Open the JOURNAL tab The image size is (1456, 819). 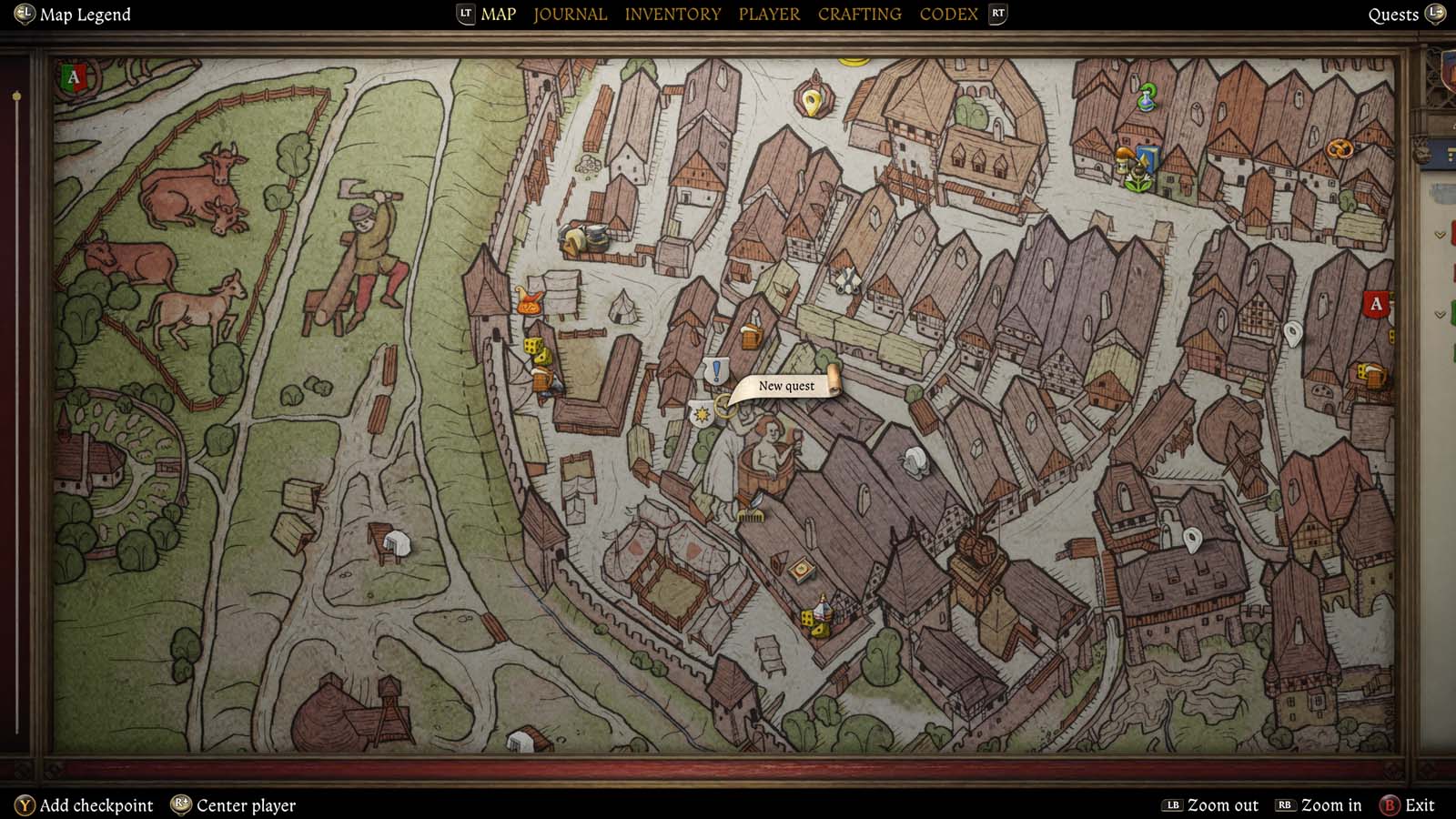coord(570,14)
